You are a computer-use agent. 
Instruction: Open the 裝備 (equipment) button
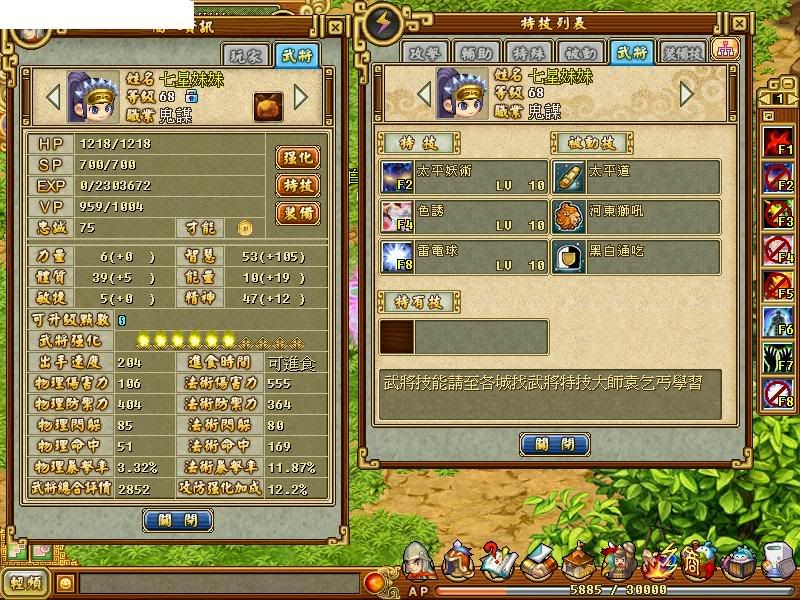pyautogui.click(x=297, y=213)
